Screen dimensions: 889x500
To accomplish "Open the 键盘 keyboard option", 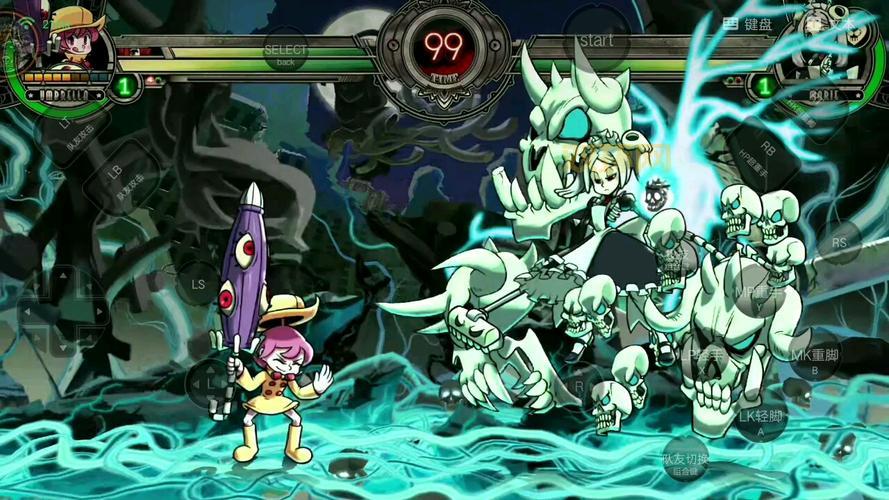I will [x=748, y=24].
